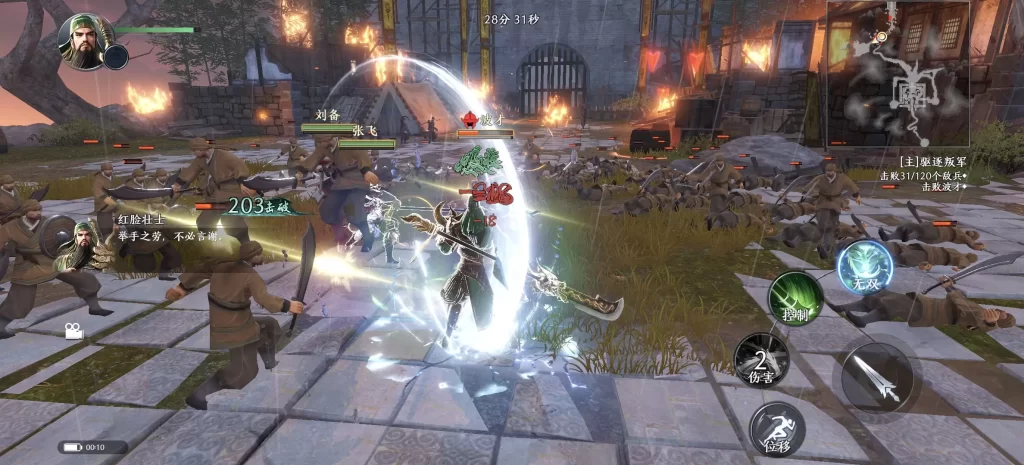
Task: Activate the 无双 ultimate skill
Action: coord(865,267)
